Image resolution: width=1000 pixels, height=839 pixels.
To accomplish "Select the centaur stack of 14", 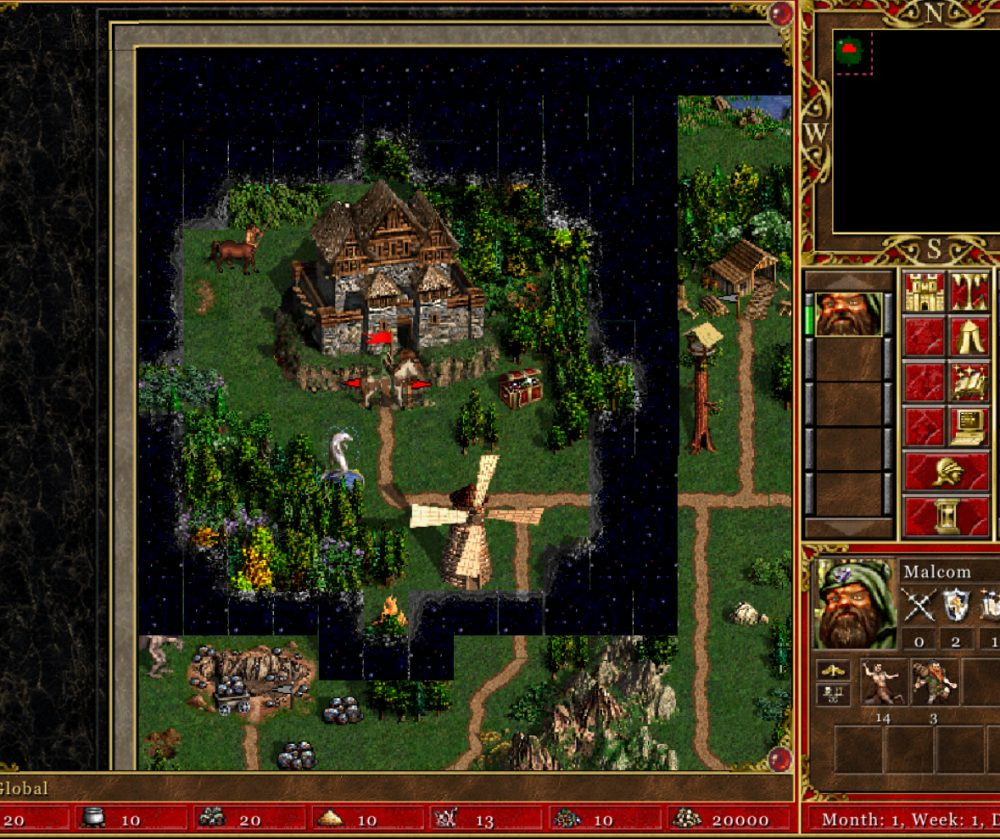I will [884, 681].
